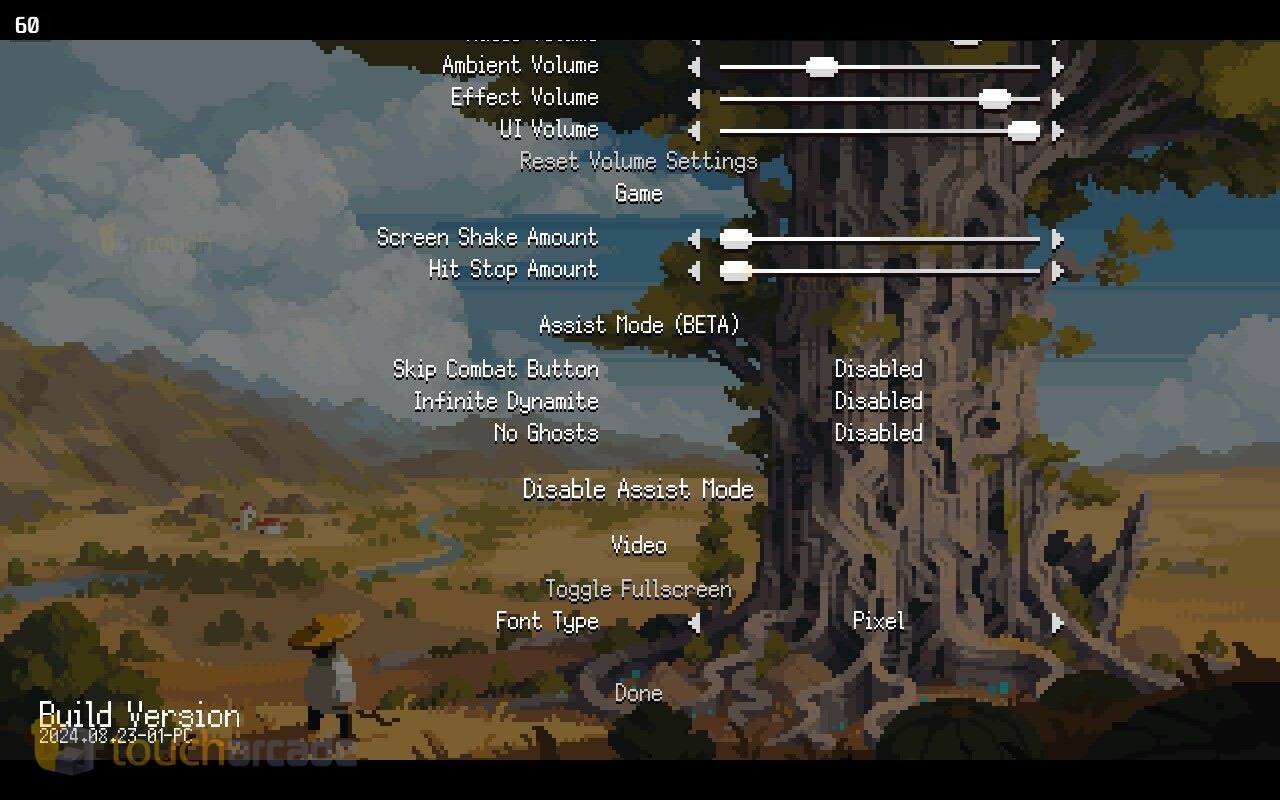This screenshot has width=1280, height=800.
Task: Raise Screen Shake Amount with right arrow
Action: click(1057, 239)
